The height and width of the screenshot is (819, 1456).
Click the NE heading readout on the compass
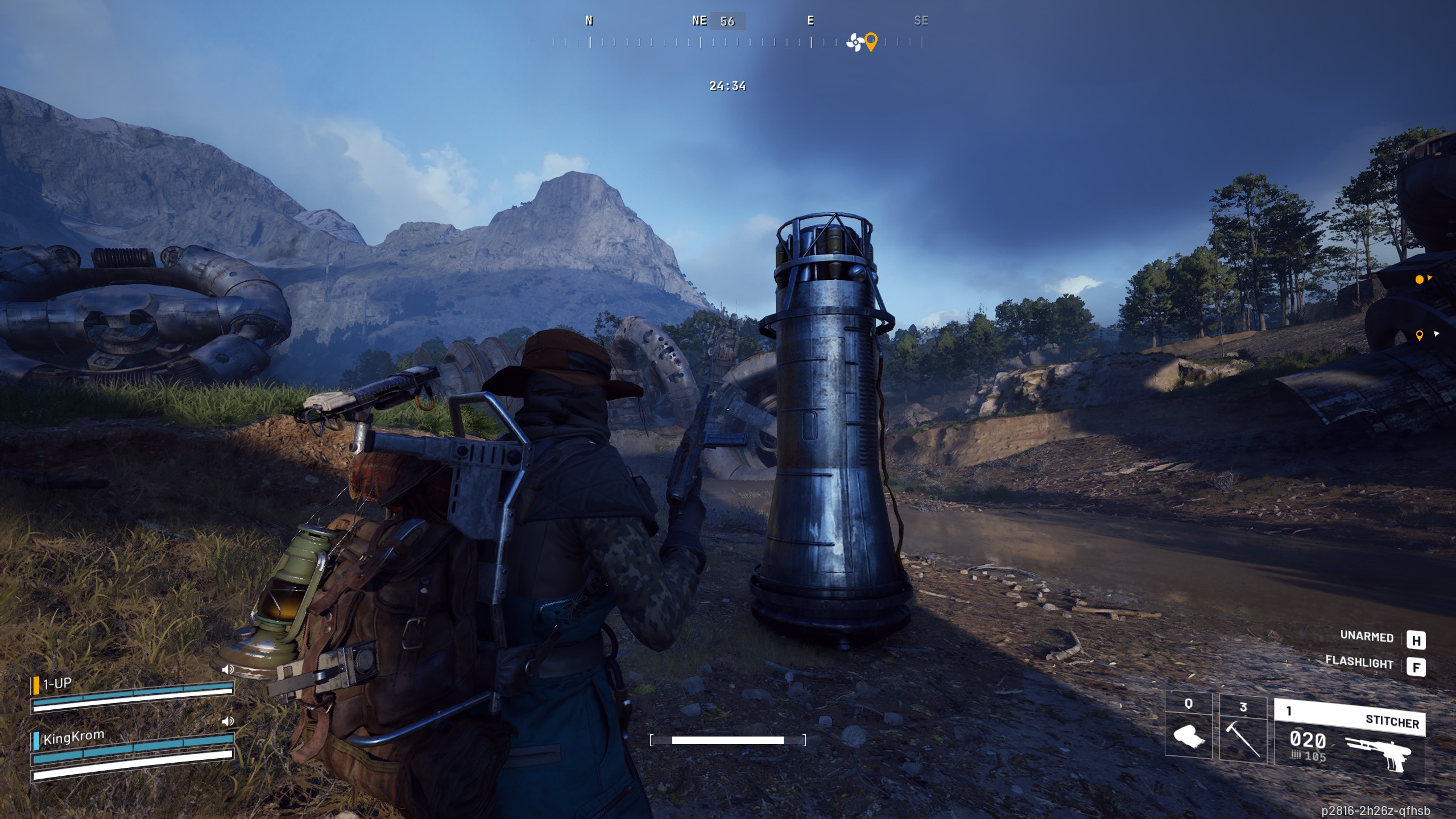click(700, 21)
